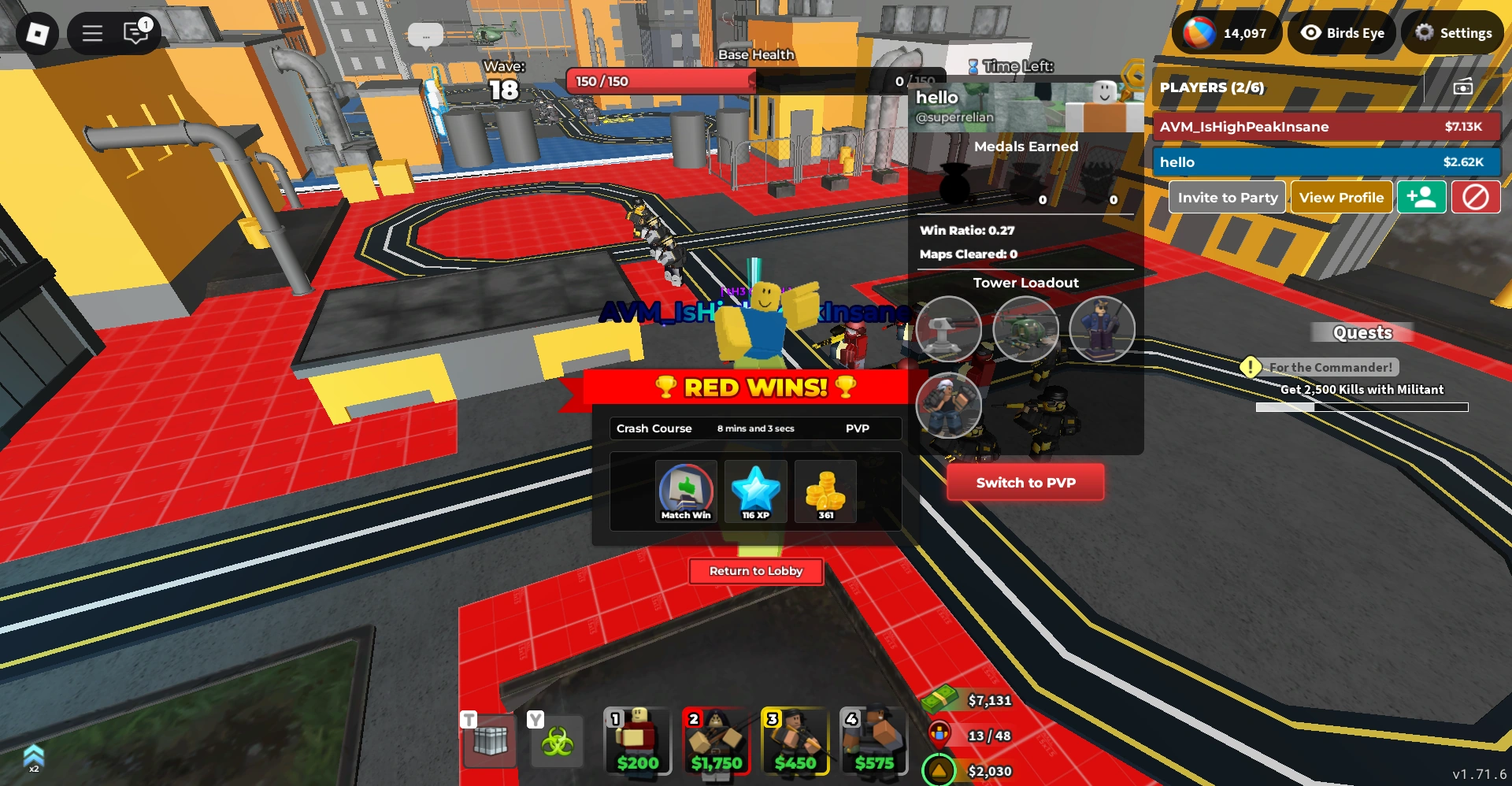
Task: Select the turret tower in Tower Loadout
Action: pyautogui.click(x=949, y=329)
